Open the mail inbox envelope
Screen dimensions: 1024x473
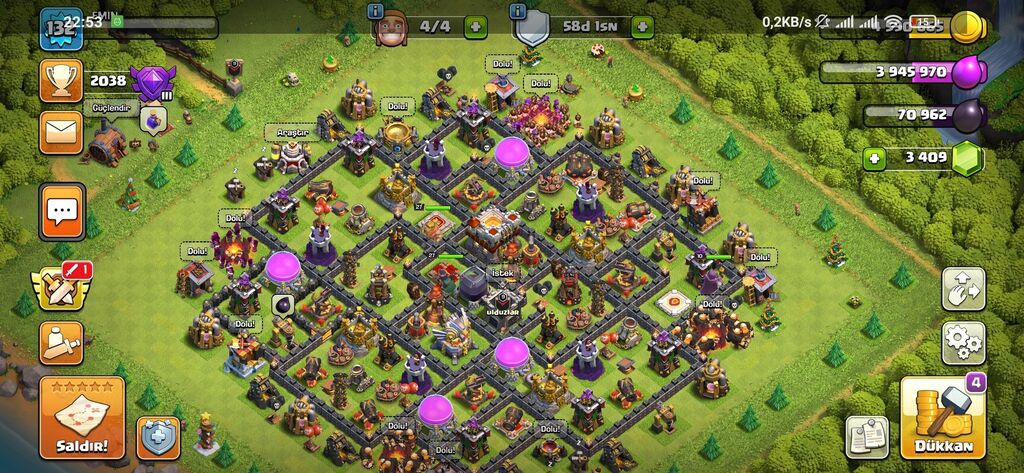click(x=61, y=132)
